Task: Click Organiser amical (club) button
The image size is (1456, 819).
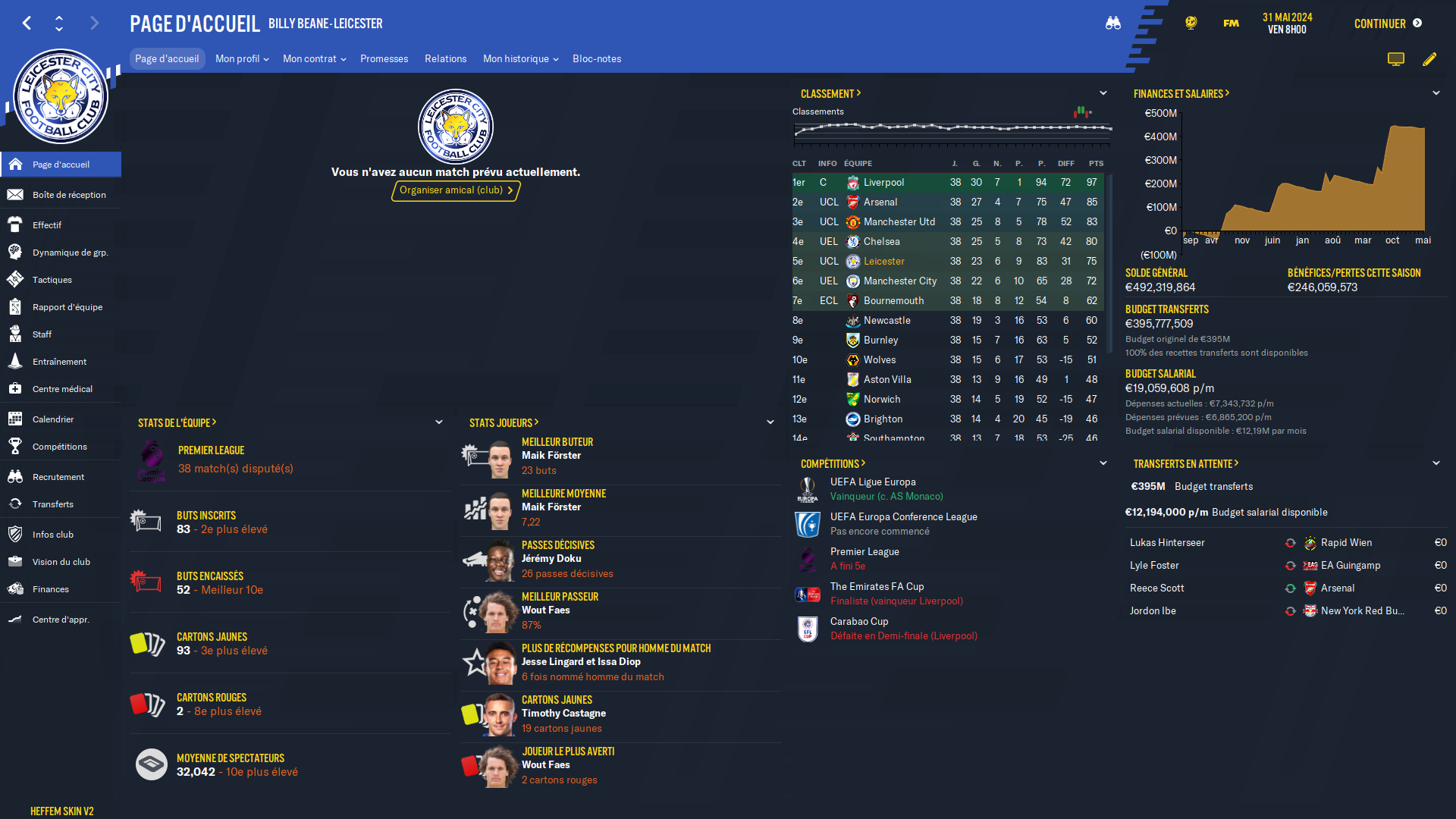Action: [x=456, y=190]
